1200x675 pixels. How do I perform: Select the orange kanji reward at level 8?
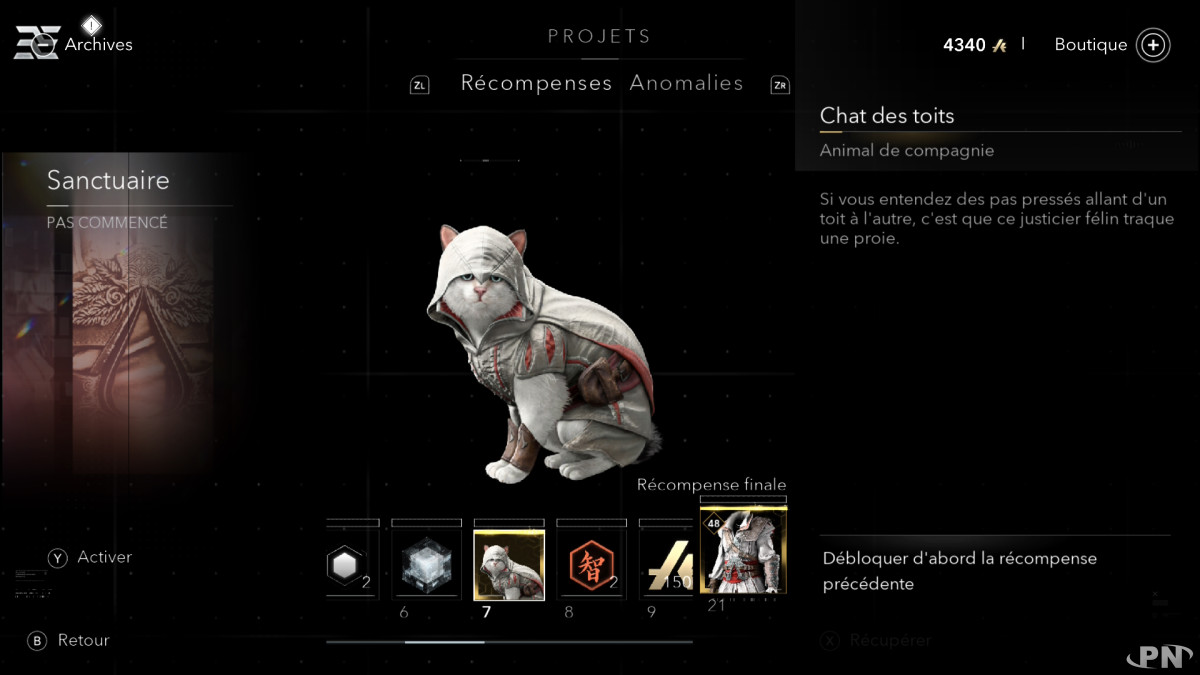[591, 565]
